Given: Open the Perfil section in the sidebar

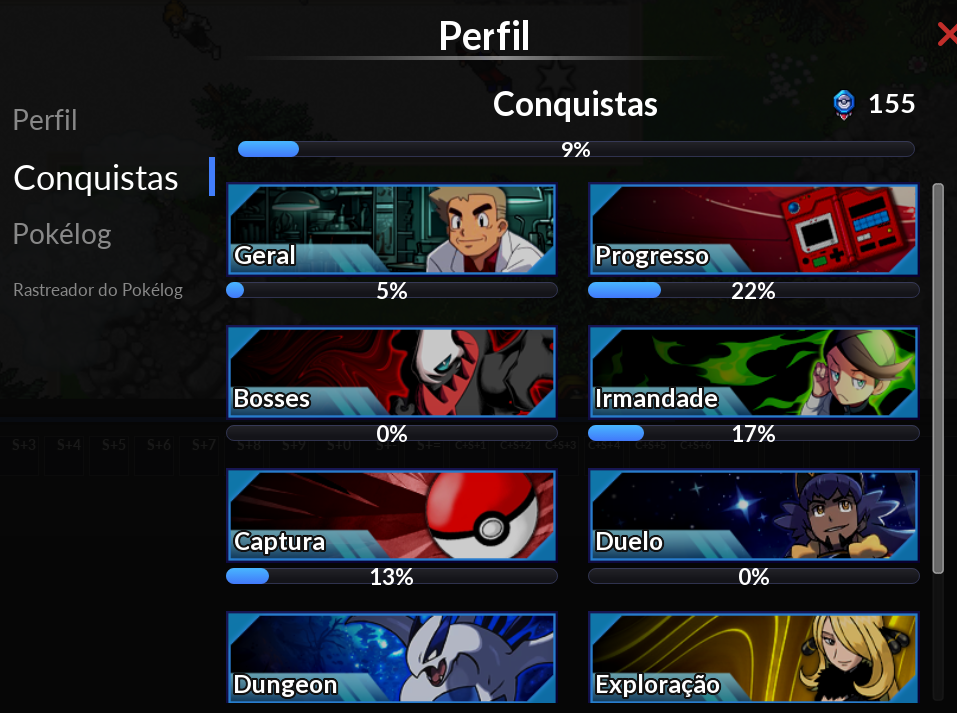Looking at the screenshot, I should [x=45, y=121].
